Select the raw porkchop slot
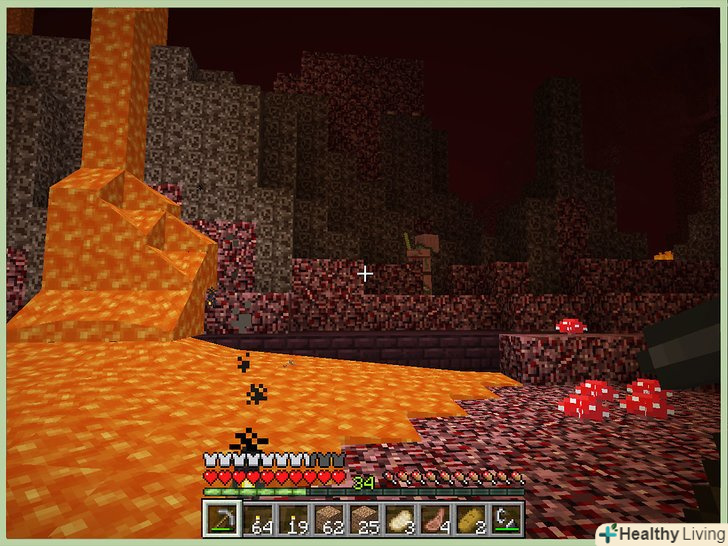Screen dimensions: 728x546 click(436, 518)
